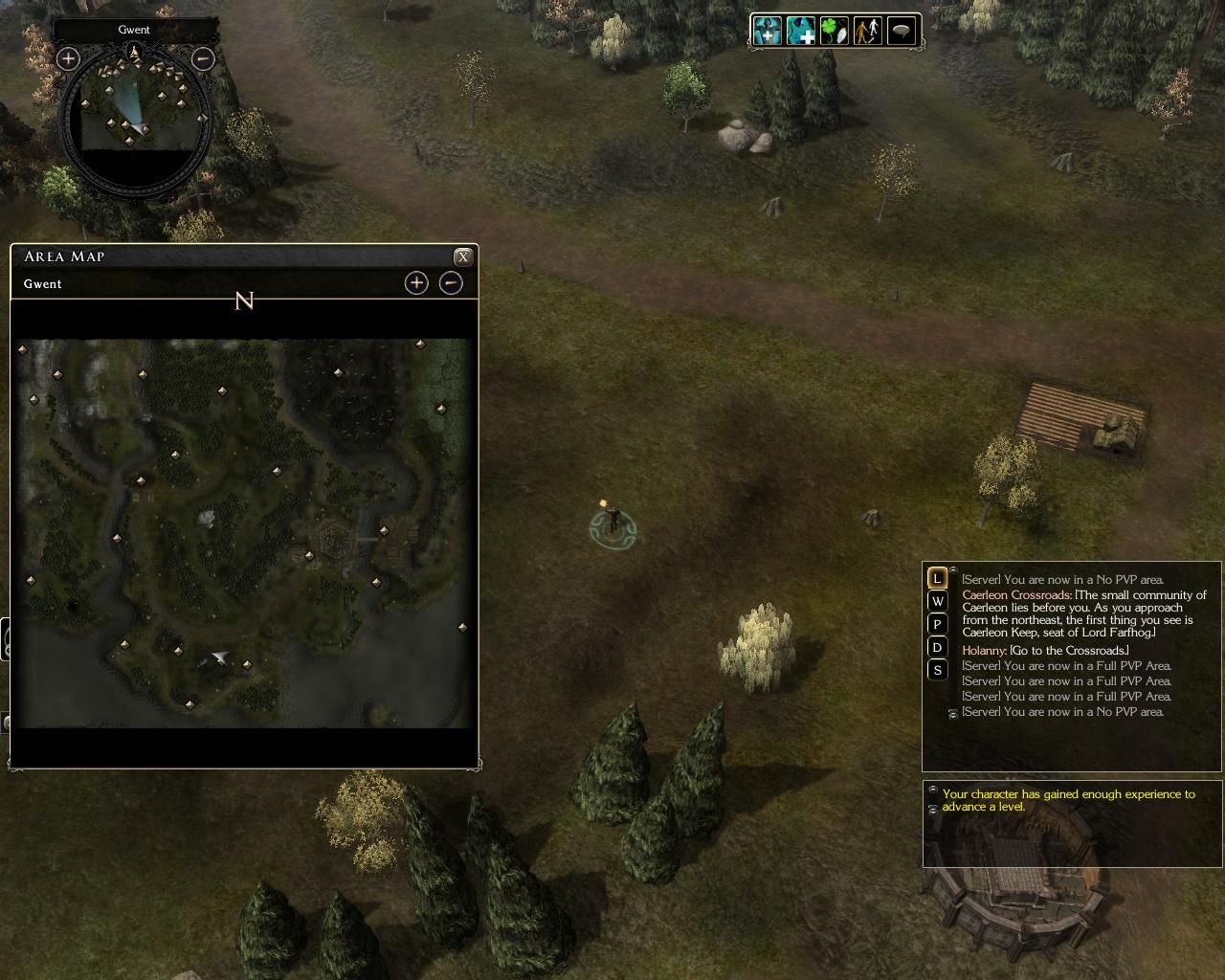Zoom in on the Area Map
This screenshot has width=1225, height=980.
416,283
